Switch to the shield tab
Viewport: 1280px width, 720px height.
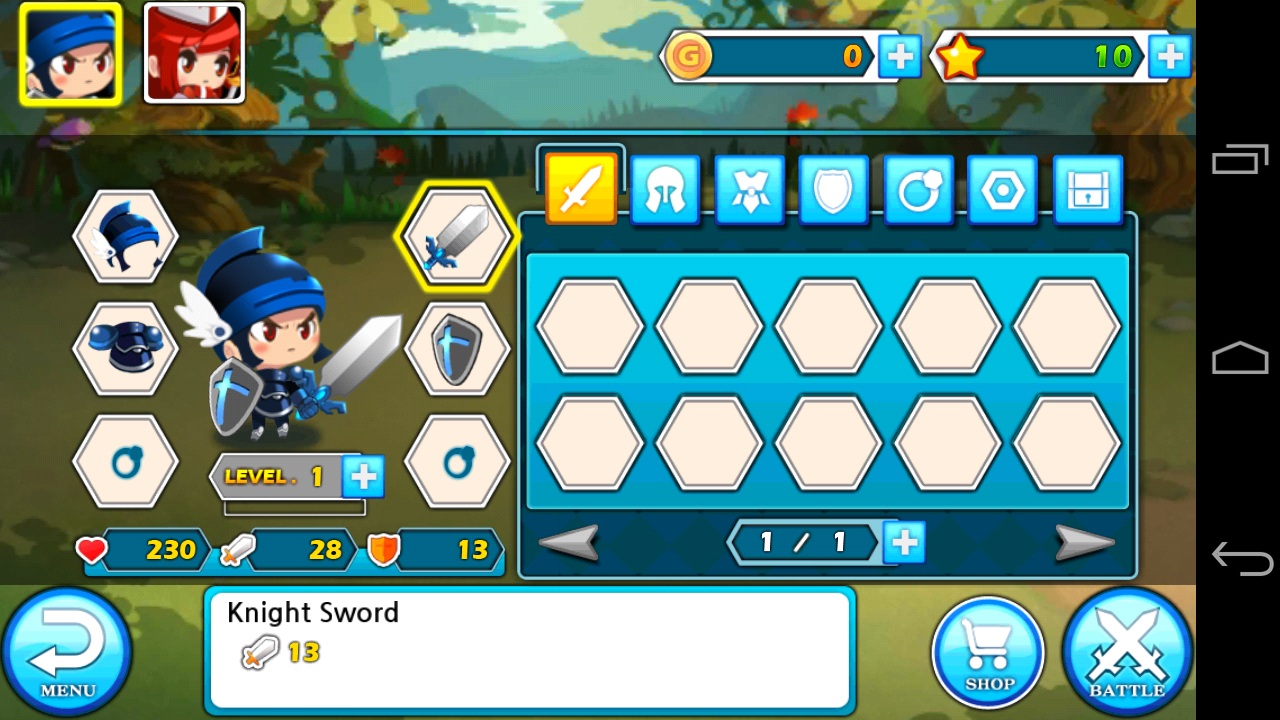pos(834,189)
